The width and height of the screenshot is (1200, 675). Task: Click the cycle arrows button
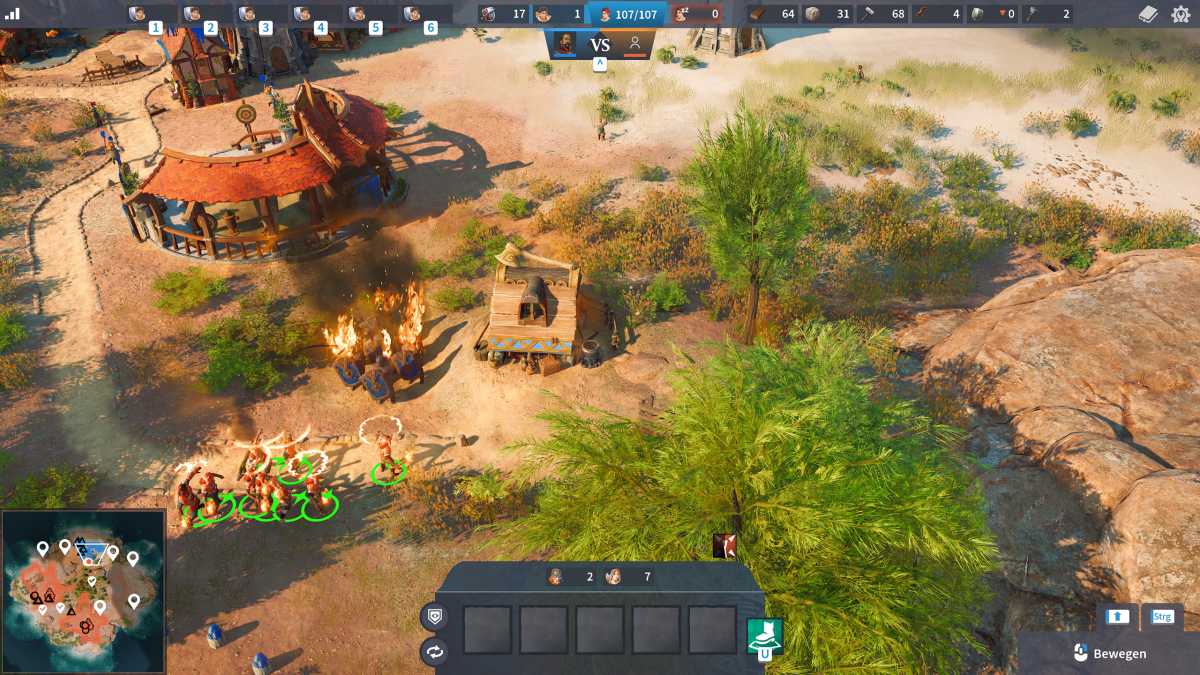(435, 652)
